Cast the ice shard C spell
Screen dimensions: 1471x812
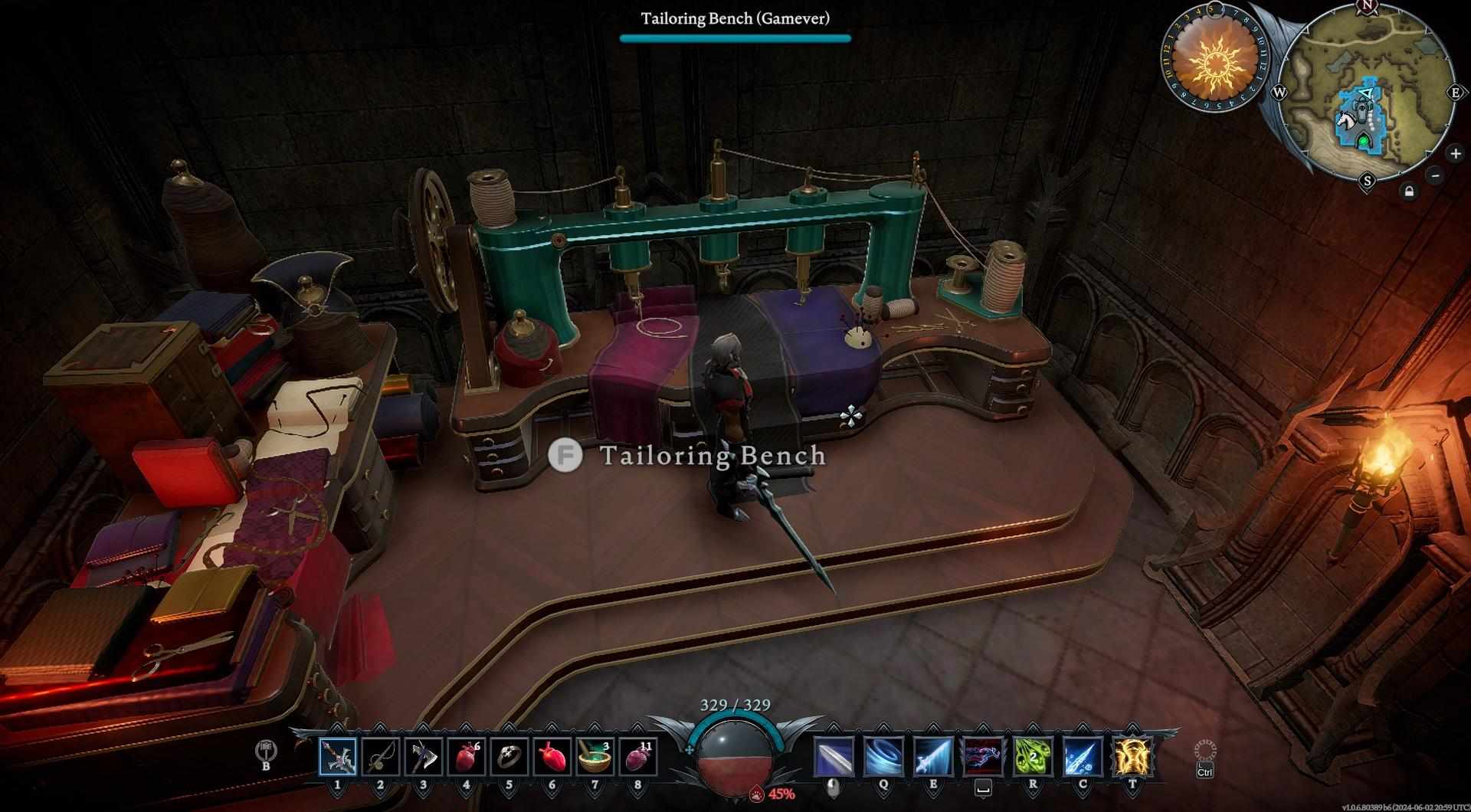coord(1083,756)
